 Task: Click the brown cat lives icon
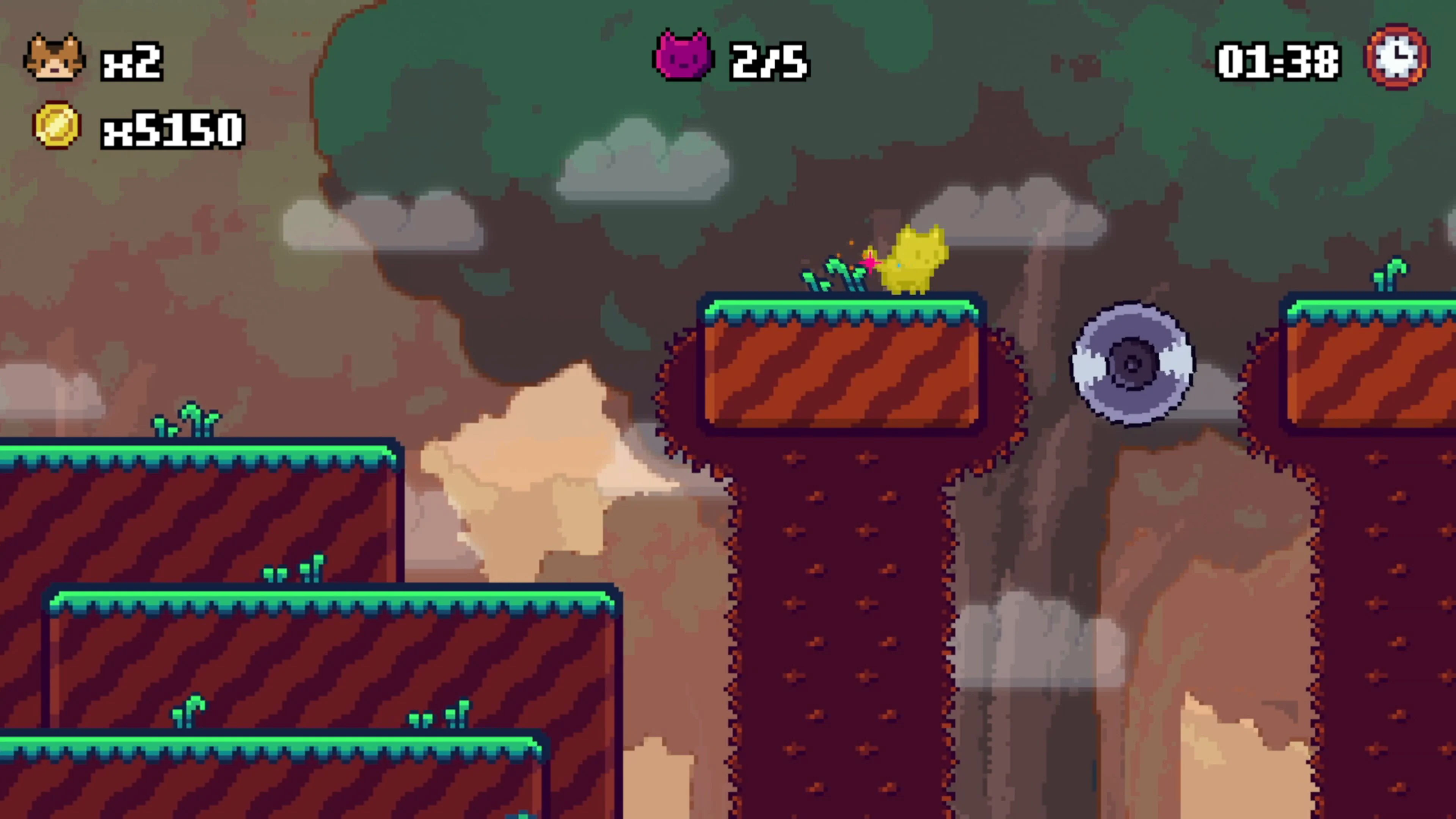tap(54, 58)
